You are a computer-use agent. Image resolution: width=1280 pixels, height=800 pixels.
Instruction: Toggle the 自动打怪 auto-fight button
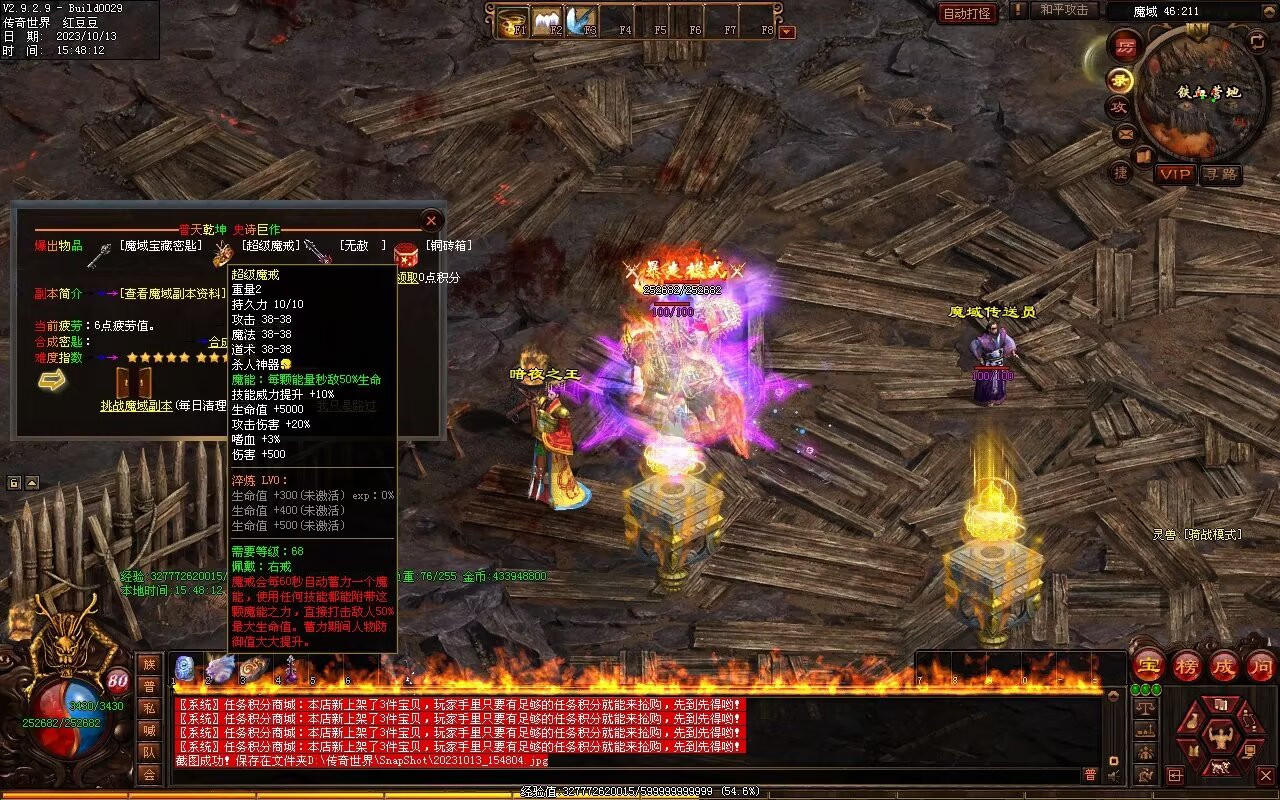click(x=968, y=13)
